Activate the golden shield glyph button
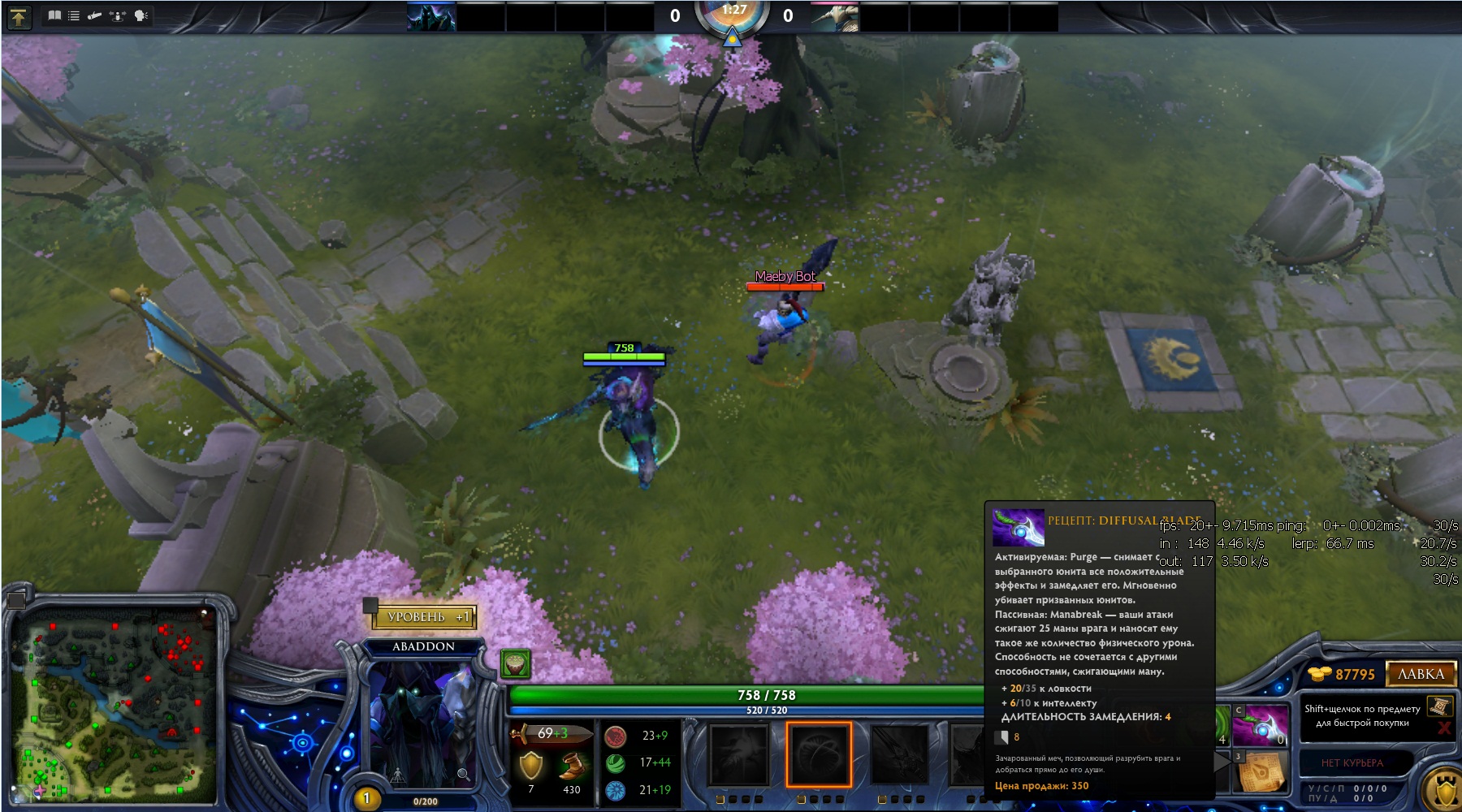 click(x=1444, y=788)
